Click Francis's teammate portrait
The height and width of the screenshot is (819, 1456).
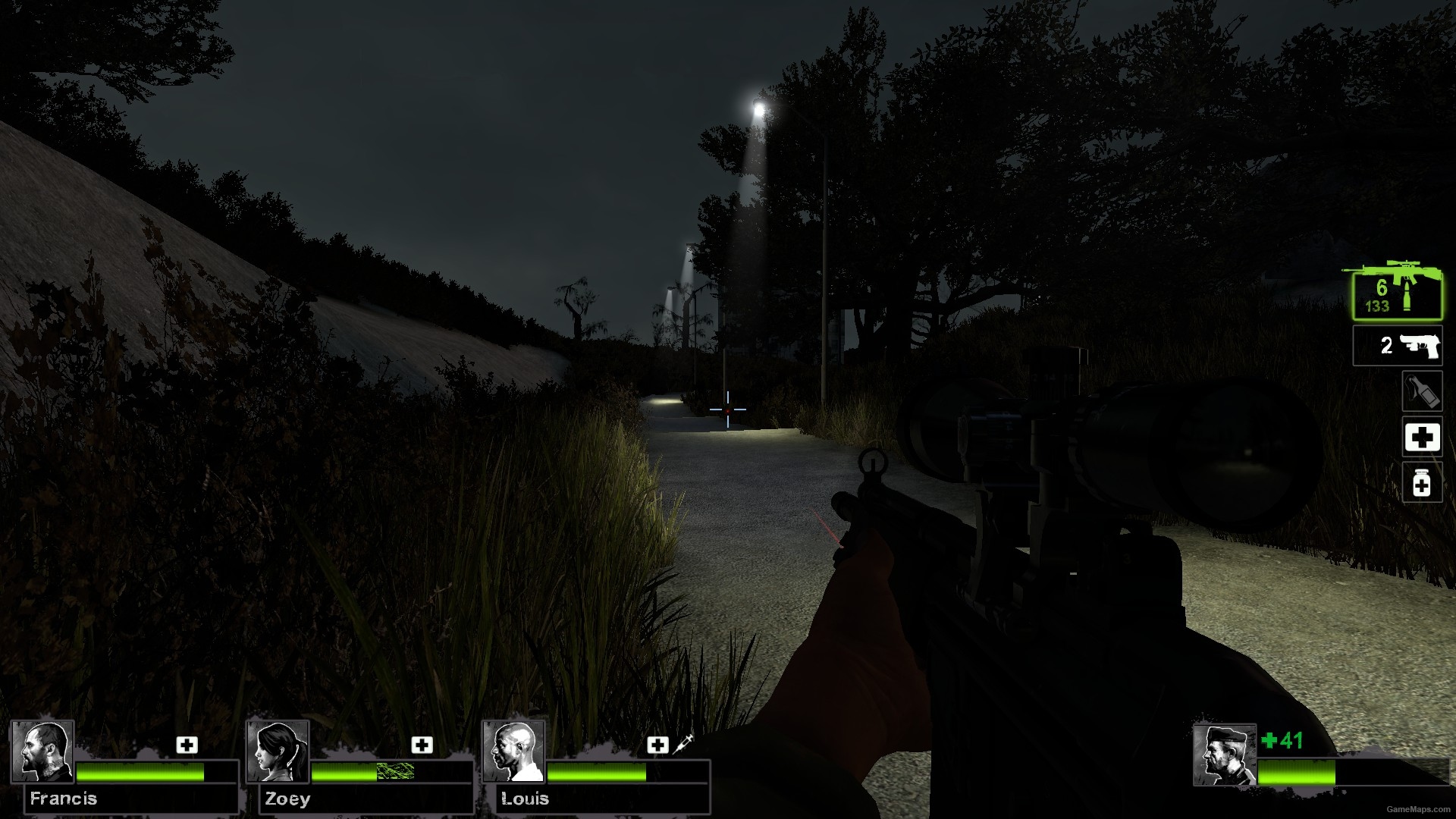(42, 752)
